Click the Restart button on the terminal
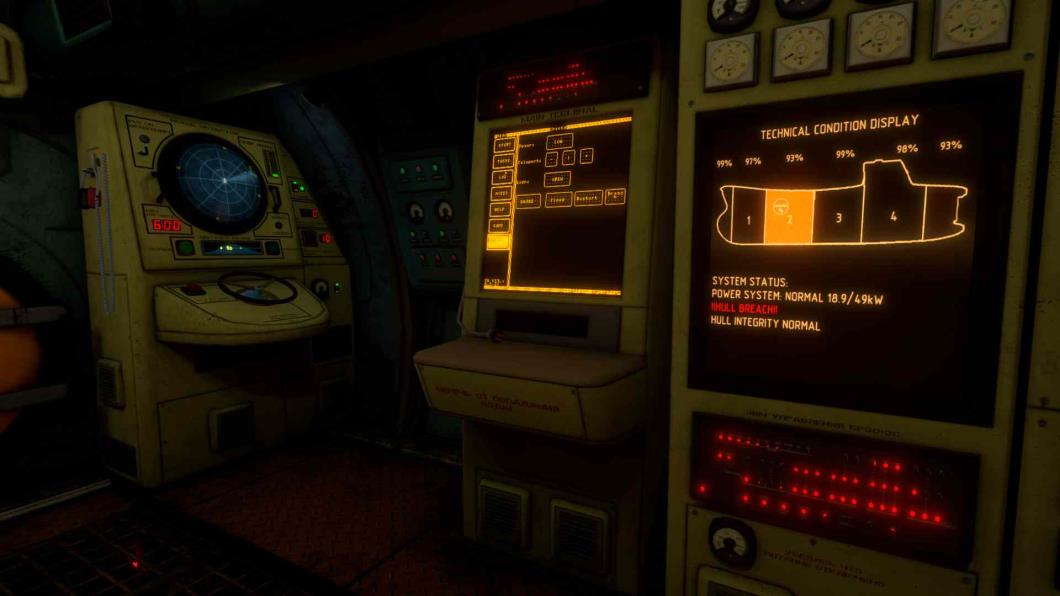This screenshot has height=596, width=1060. click(x=588, y=198)
